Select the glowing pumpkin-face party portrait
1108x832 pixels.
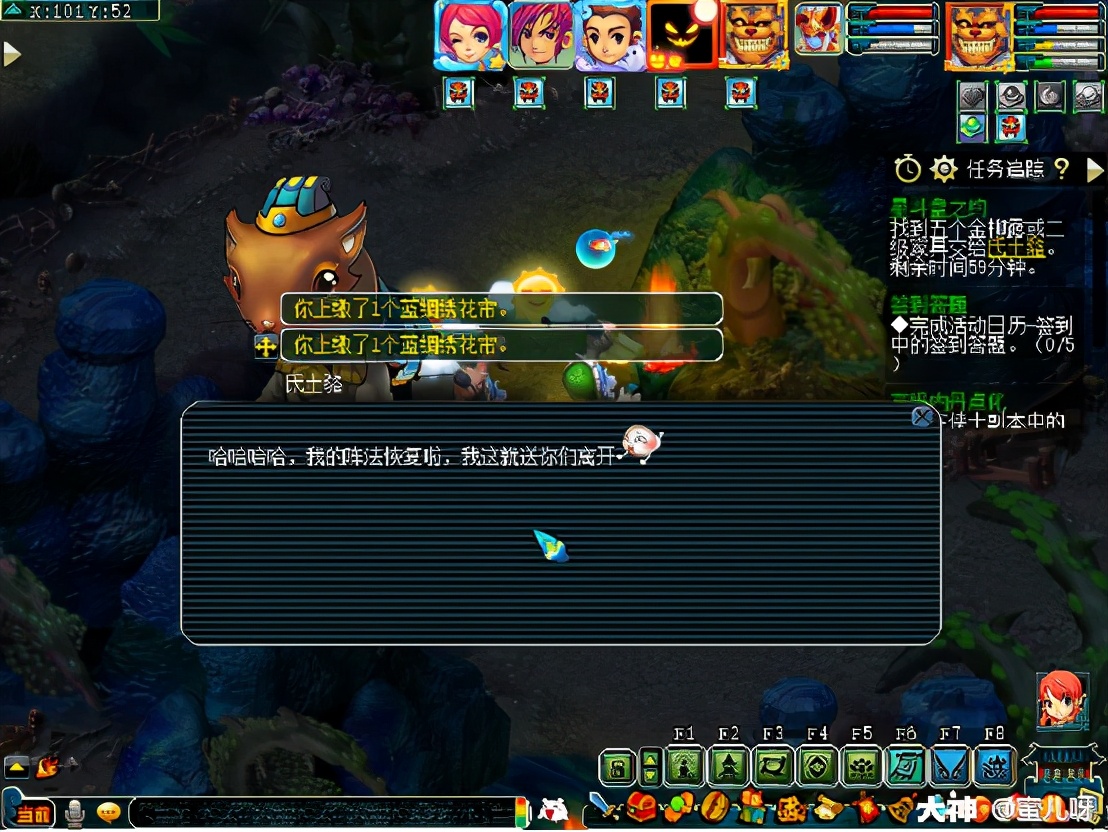tap(681, 35)
